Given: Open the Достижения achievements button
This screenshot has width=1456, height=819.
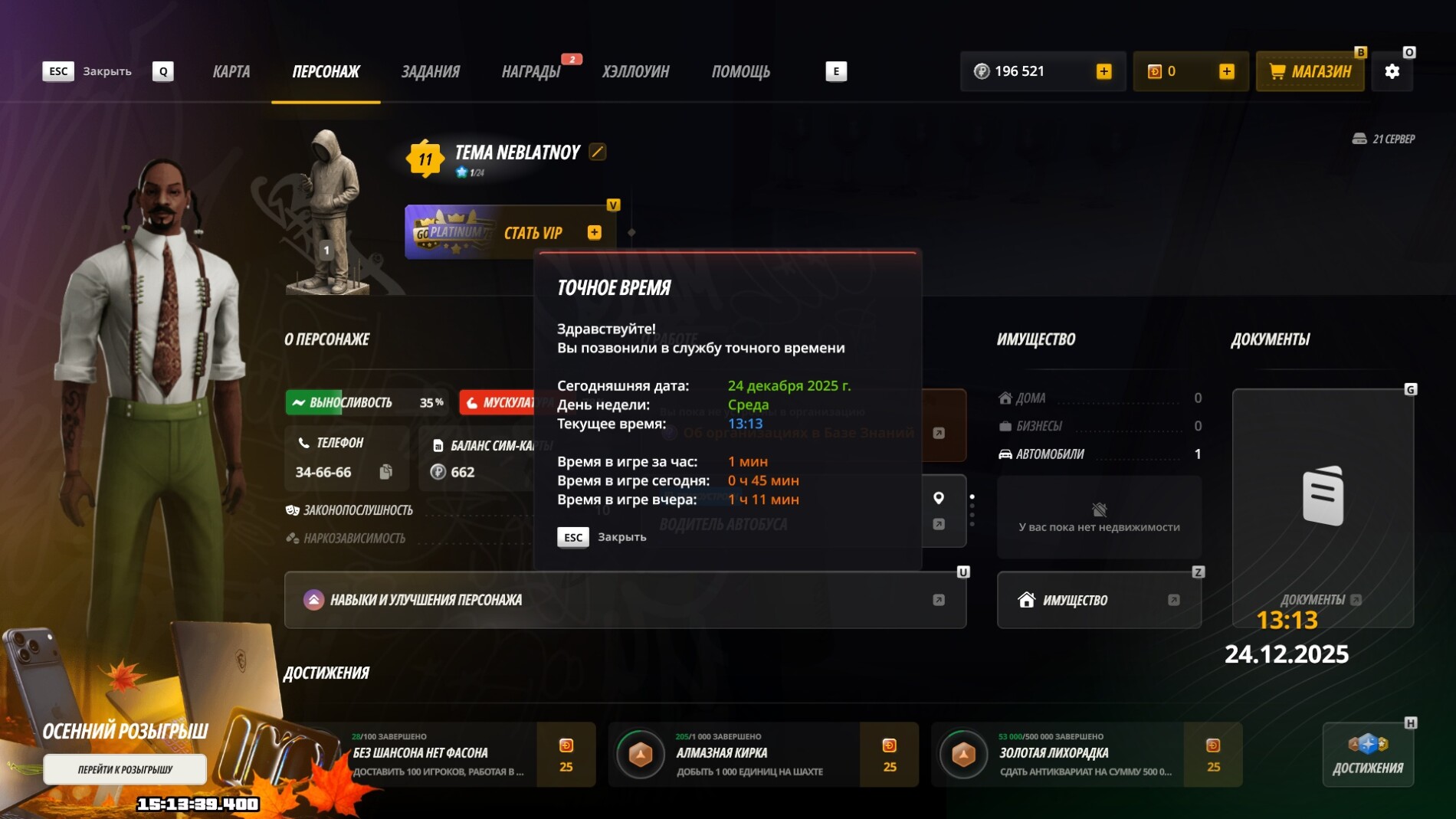Looking at the screenshot, I should pos(1368,755).
